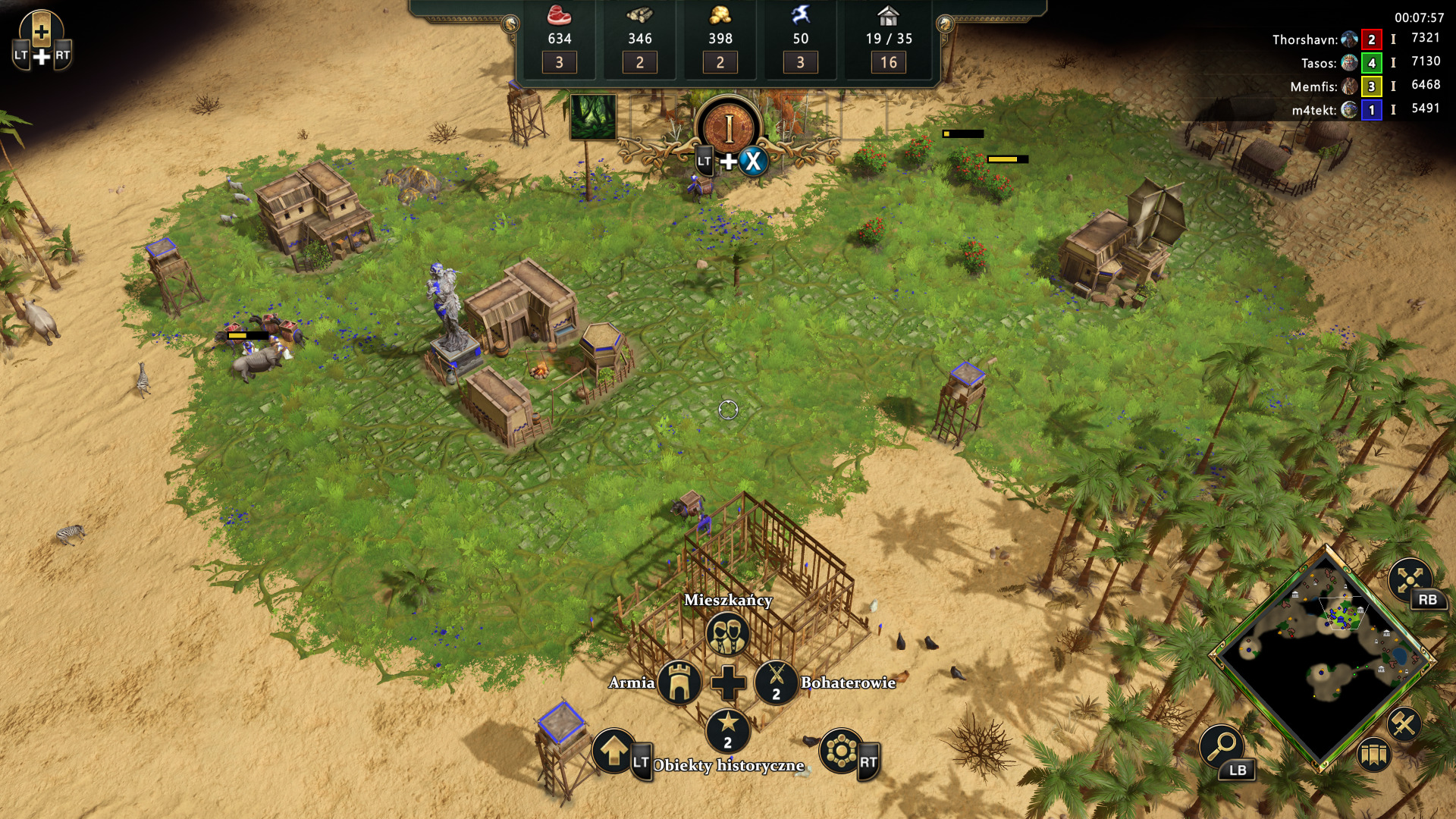Viewport: 1456px width, 819px height.
Task: Open the gear wheel options icon
Action: 842,751
